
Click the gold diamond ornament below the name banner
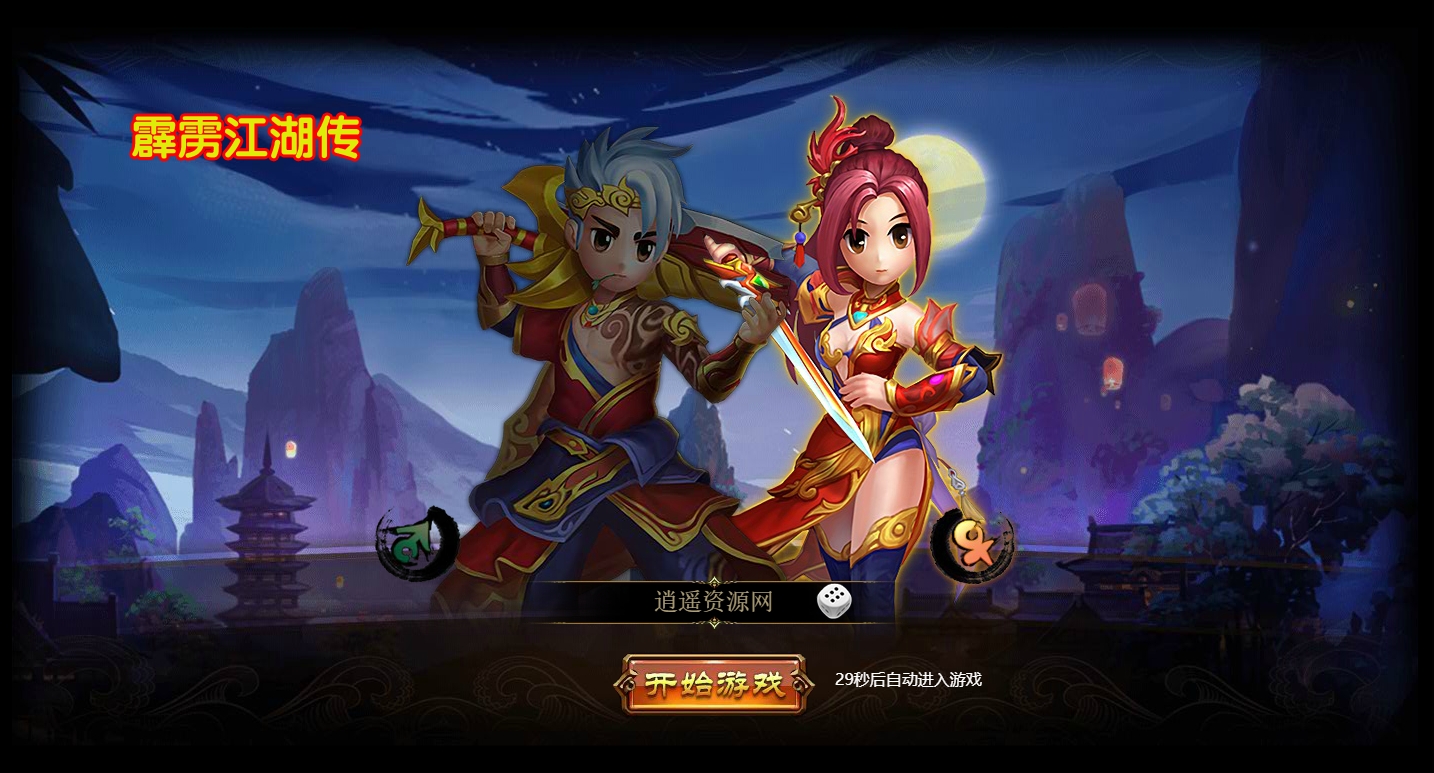click(714, 620)
